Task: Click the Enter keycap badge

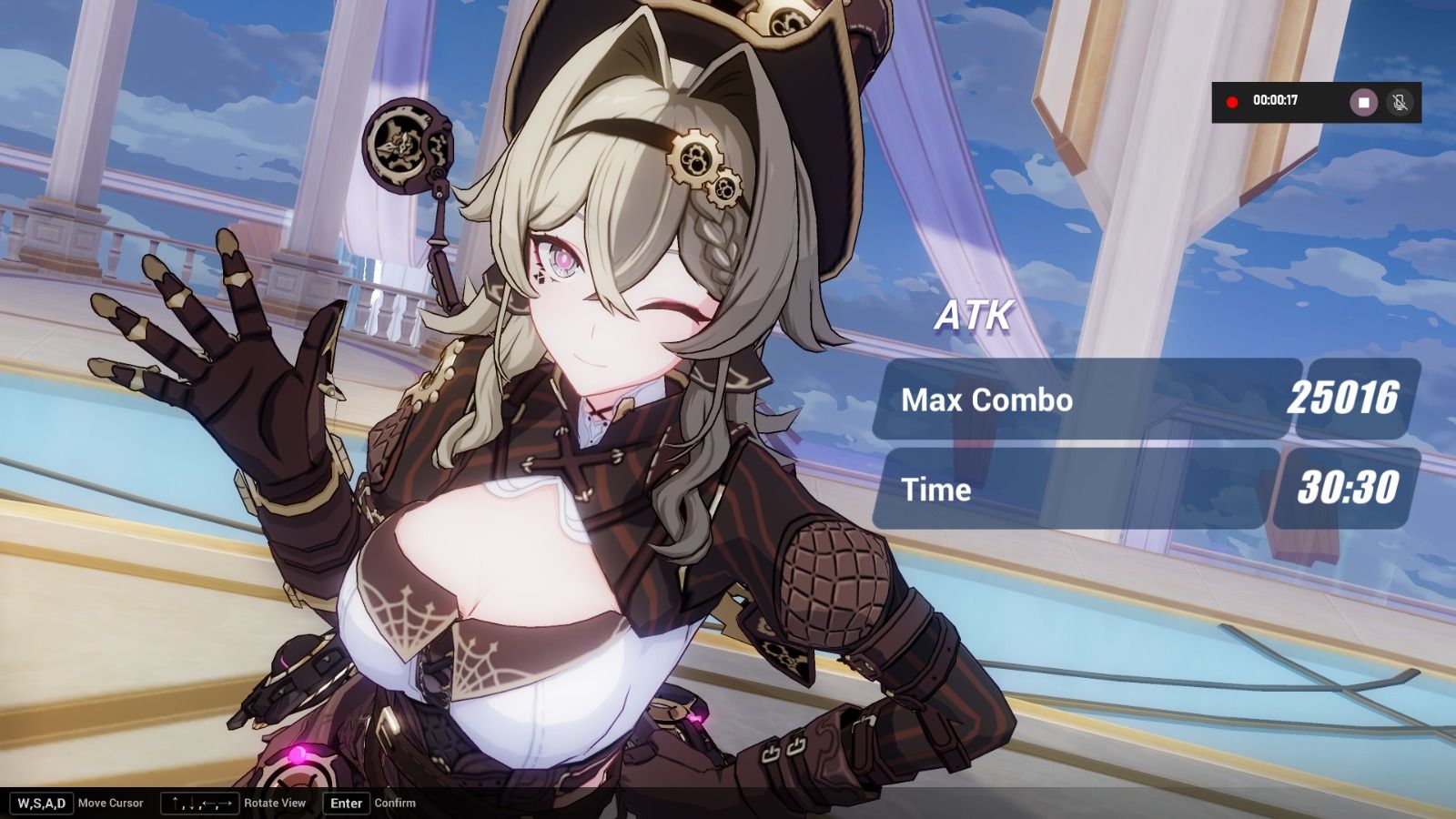Action: (346, 803)
